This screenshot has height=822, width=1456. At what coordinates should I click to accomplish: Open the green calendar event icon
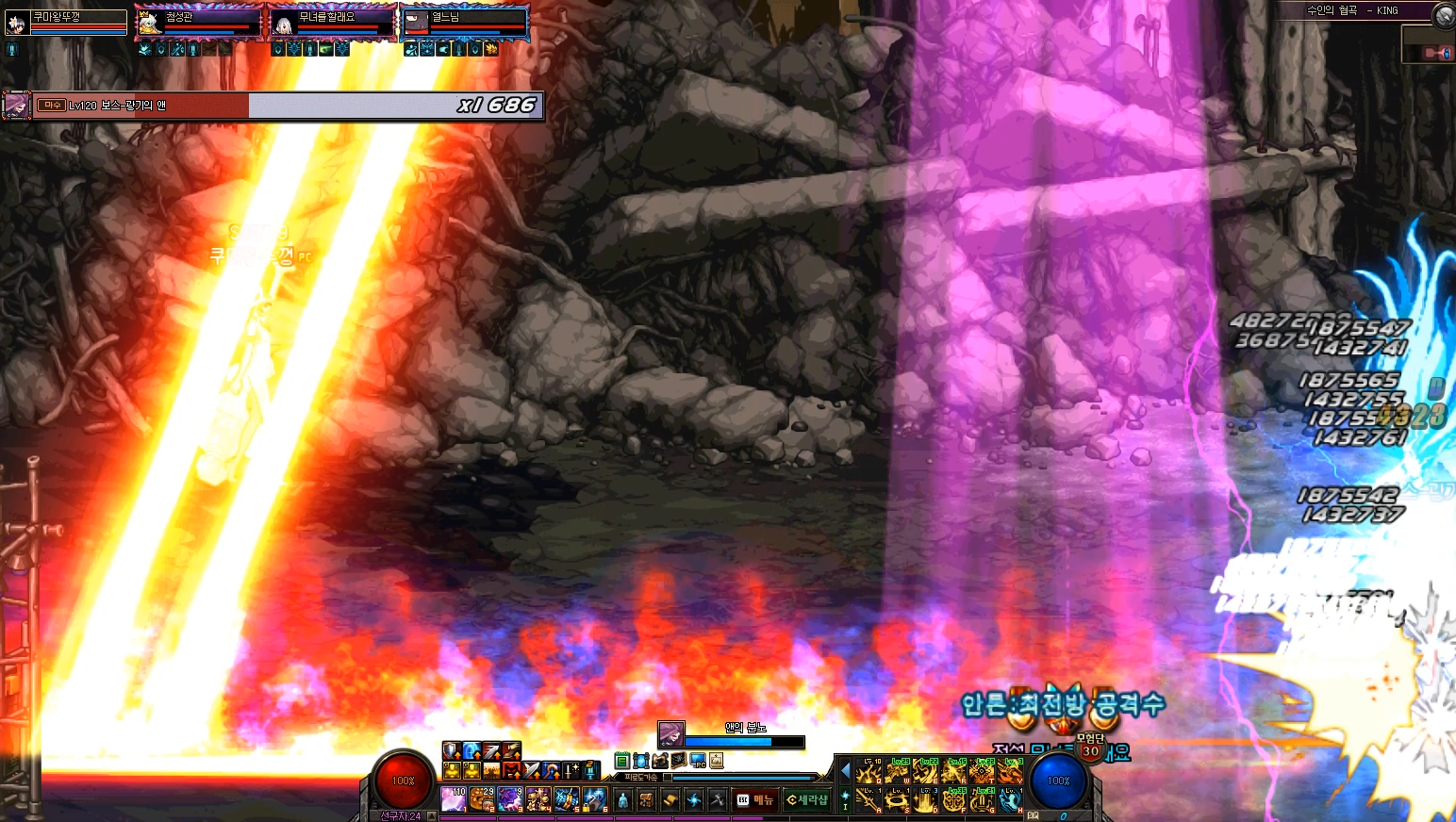pos(621,761)
